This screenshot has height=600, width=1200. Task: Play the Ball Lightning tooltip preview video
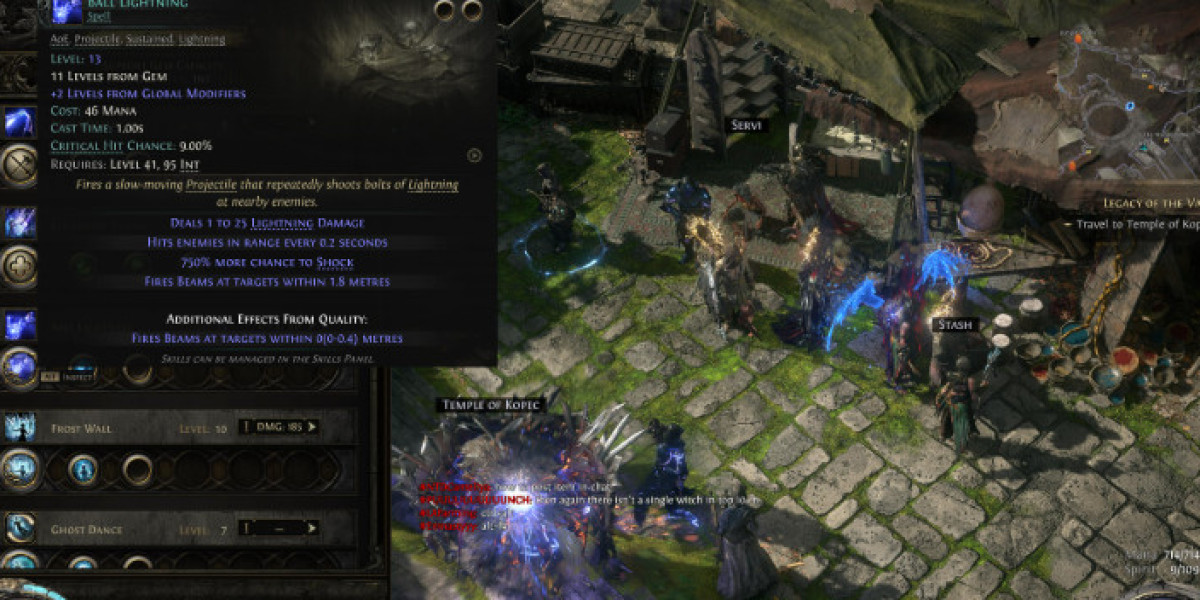point(474,155)
